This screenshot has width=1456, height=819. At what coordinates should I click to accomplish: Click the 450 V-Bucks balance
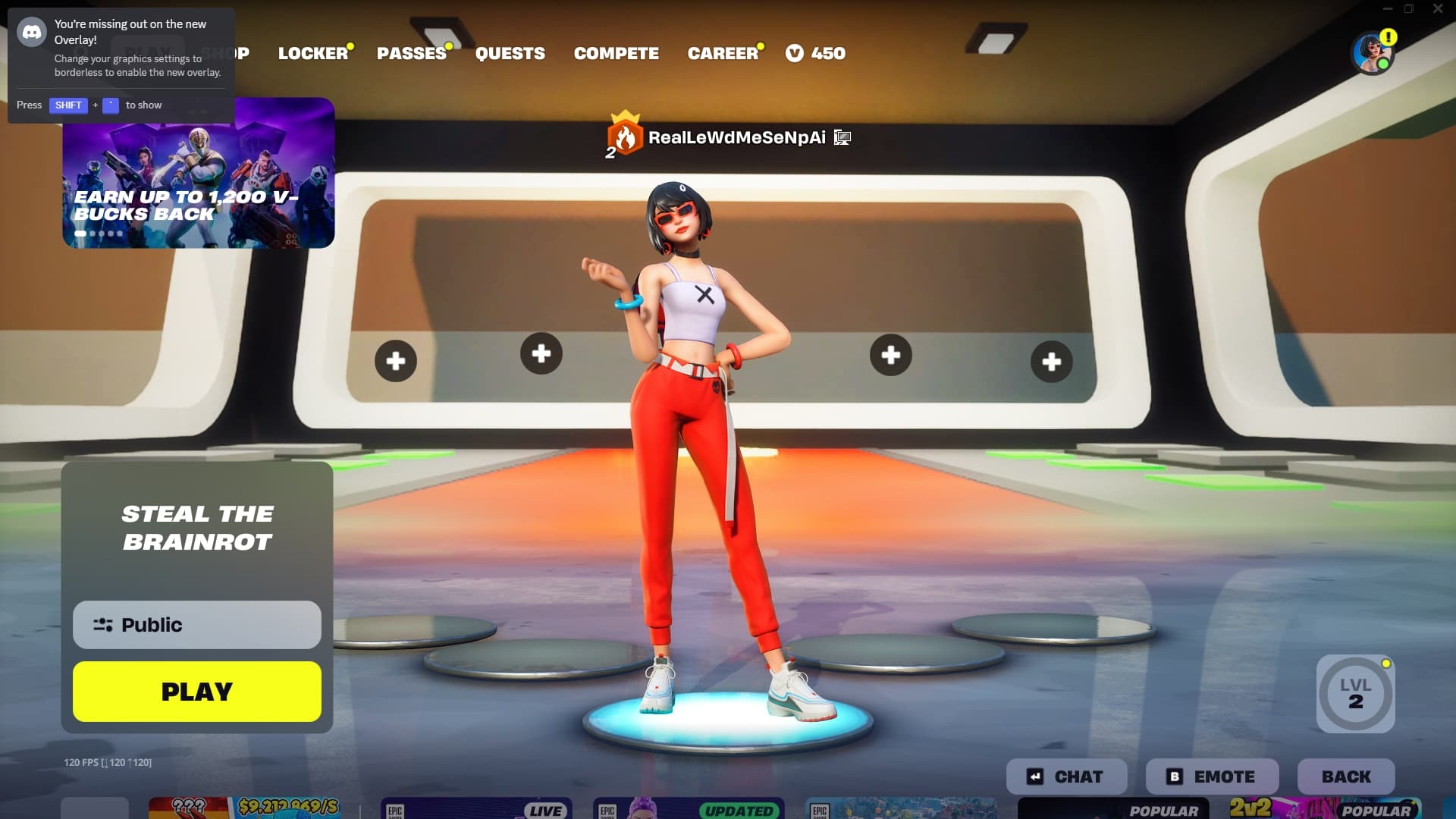(x=816, y=53)
